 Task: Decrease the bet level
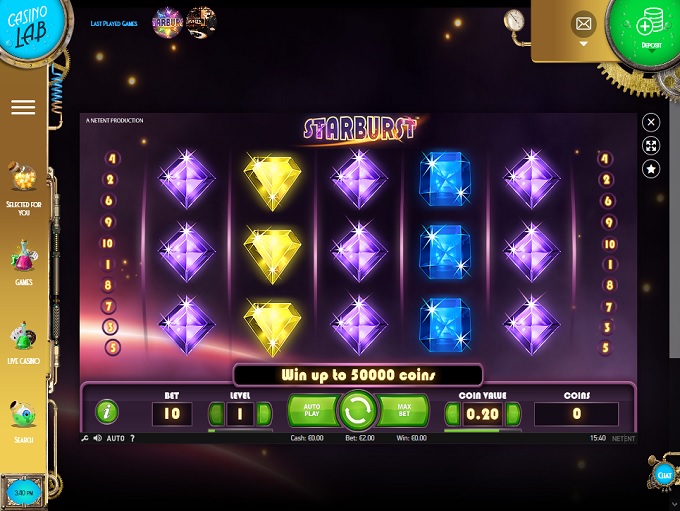point(216,413)
